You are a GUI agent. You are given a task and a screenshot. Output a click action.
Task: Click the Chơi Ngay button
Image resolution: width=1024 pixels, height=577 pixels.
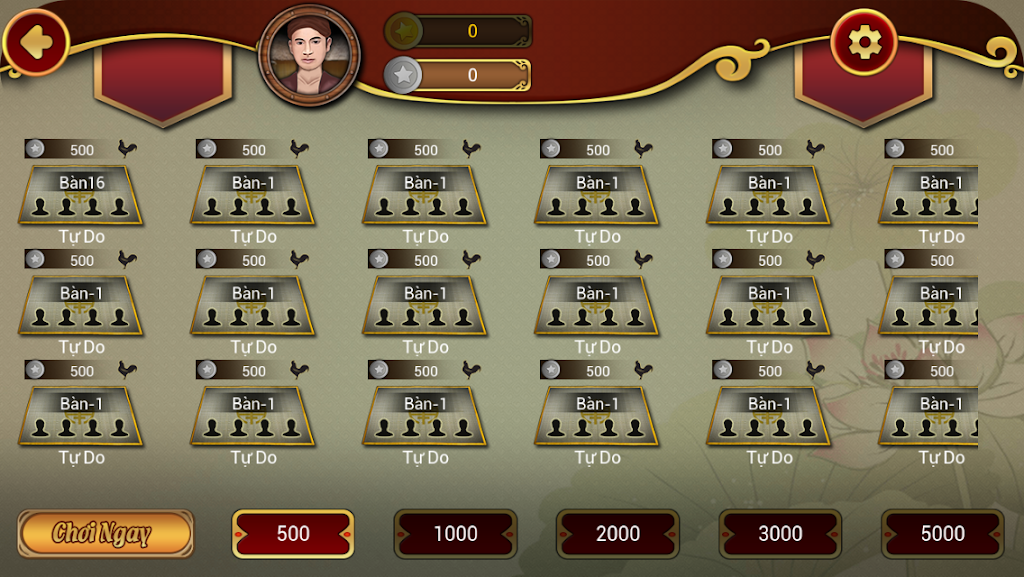pyautogui.click(x=105, y=533)
